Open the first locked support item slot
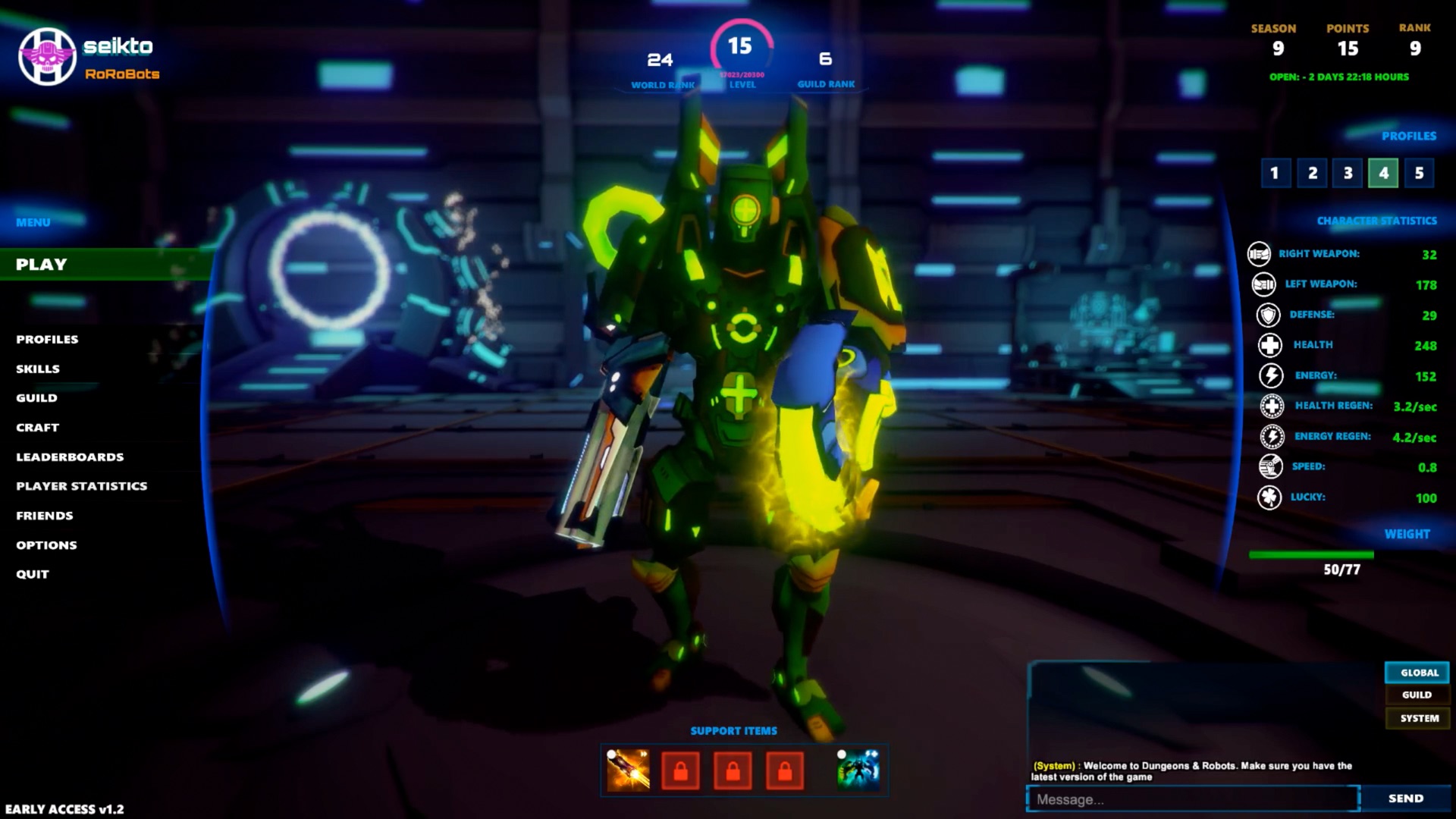 click(x=681, y=769)
